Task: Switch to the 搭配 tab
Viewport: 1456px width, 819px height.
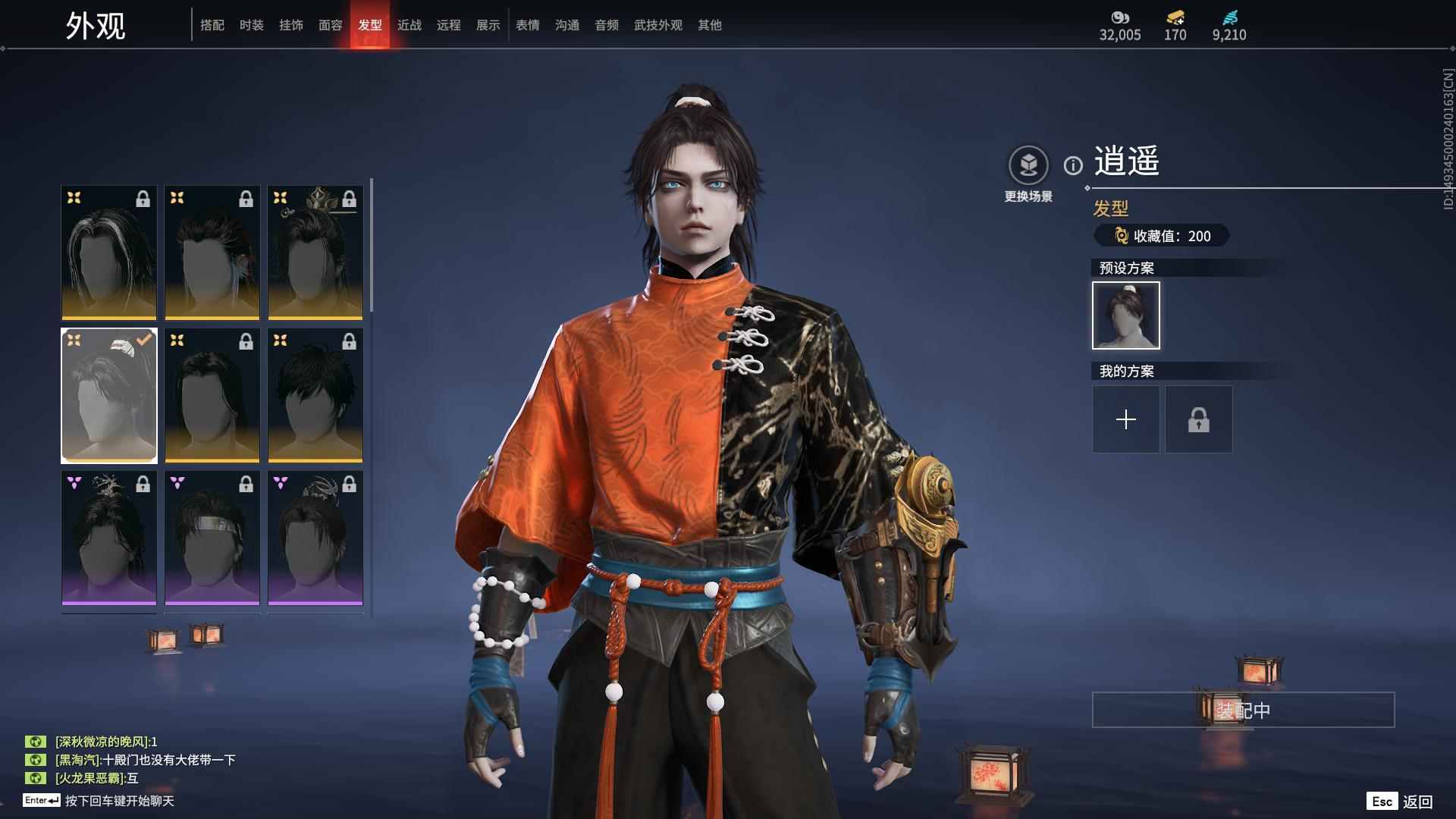Action: point(212,25)
